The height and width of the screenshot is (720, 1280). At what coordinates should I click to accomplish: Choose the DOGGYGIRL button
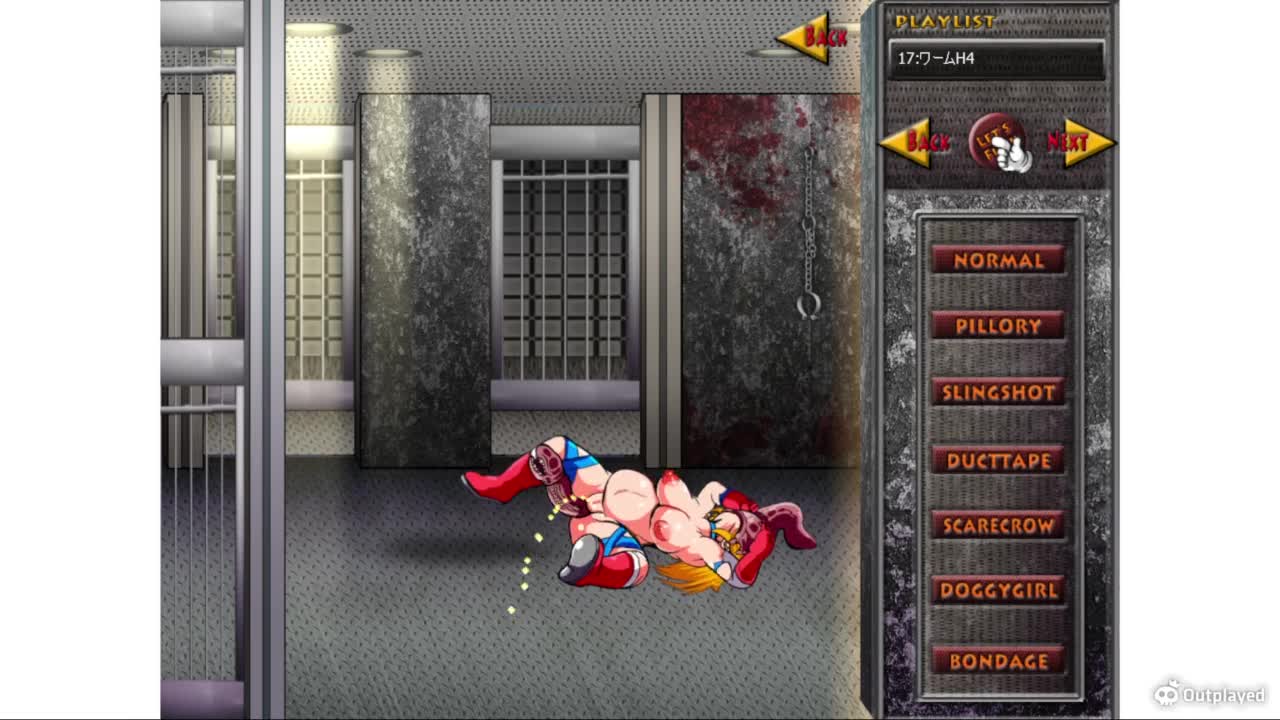click(x=997, y=590)
